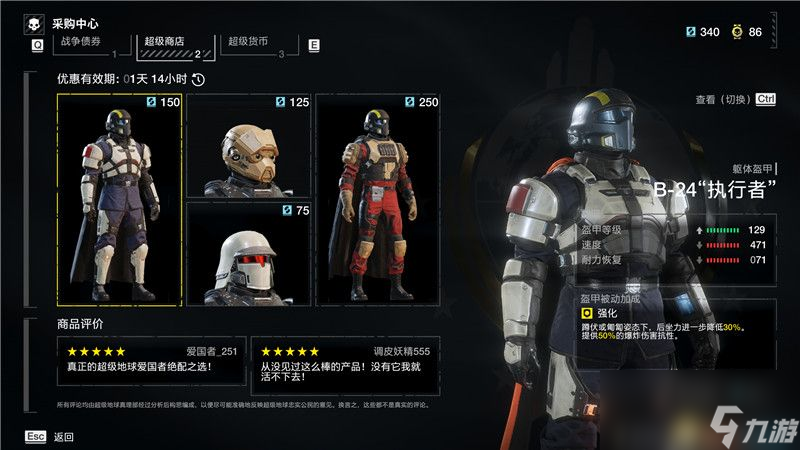The height and width of the screenshot is (450, 800).
Task: Click the sale timer clock icon
Action: pyautogui.click(x=198, y=79)
